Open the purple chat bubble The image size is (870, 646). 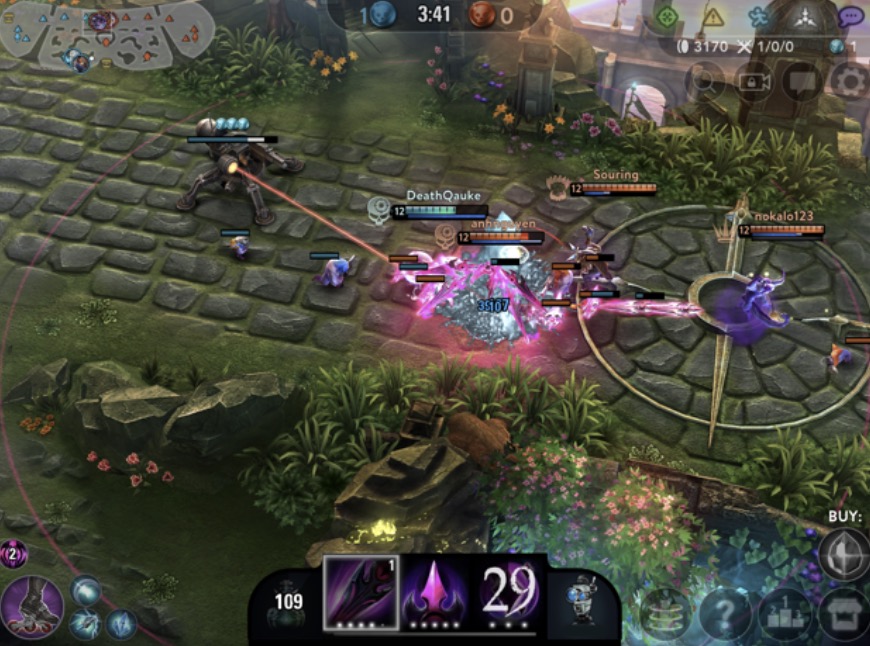pyautogui.click(x=851, y=17)
